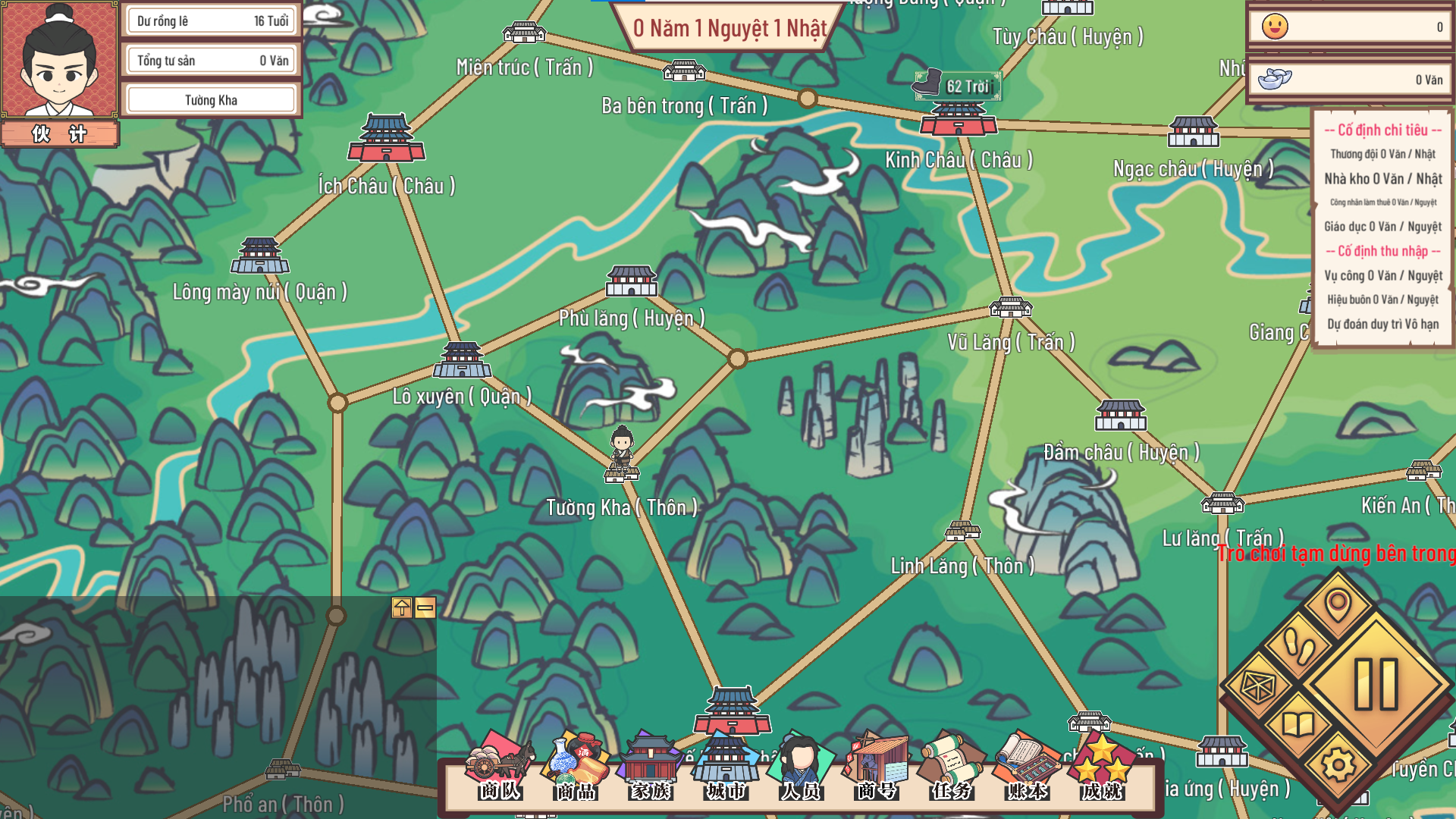Open the 商号 shop menu
This screenshot has height=819, width=1456.
pyautogui.click(x=877, y=767)
